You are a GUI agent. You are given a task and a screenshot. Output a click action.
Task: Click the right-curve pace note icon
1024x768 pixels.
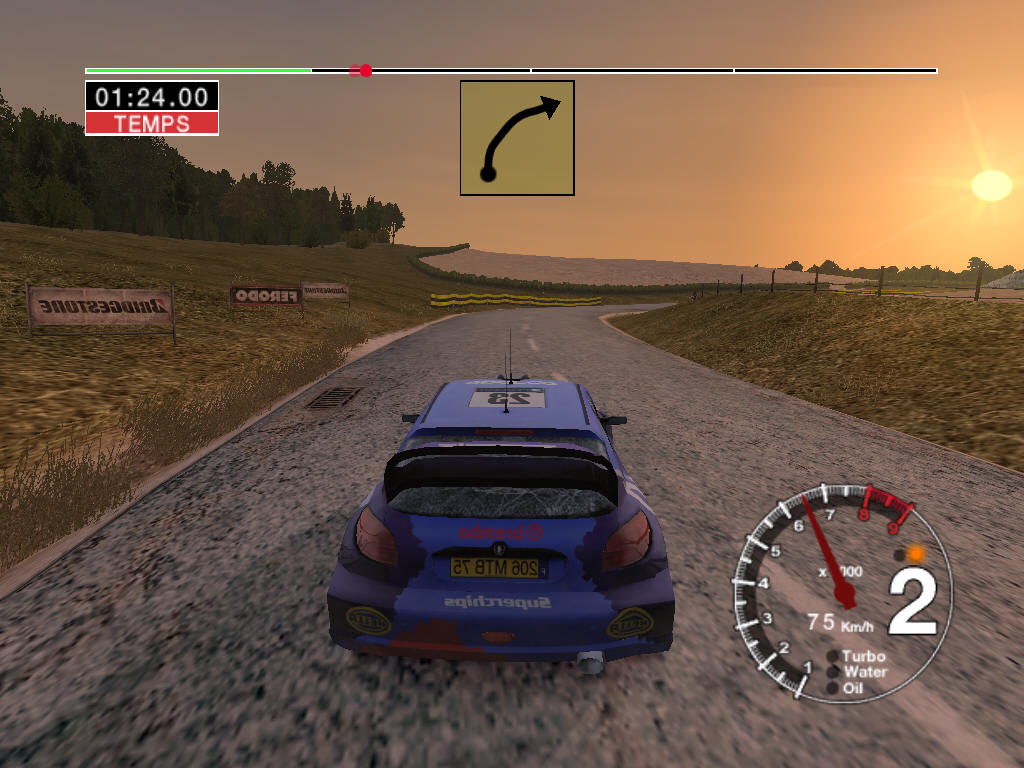(x=517, y=138)
